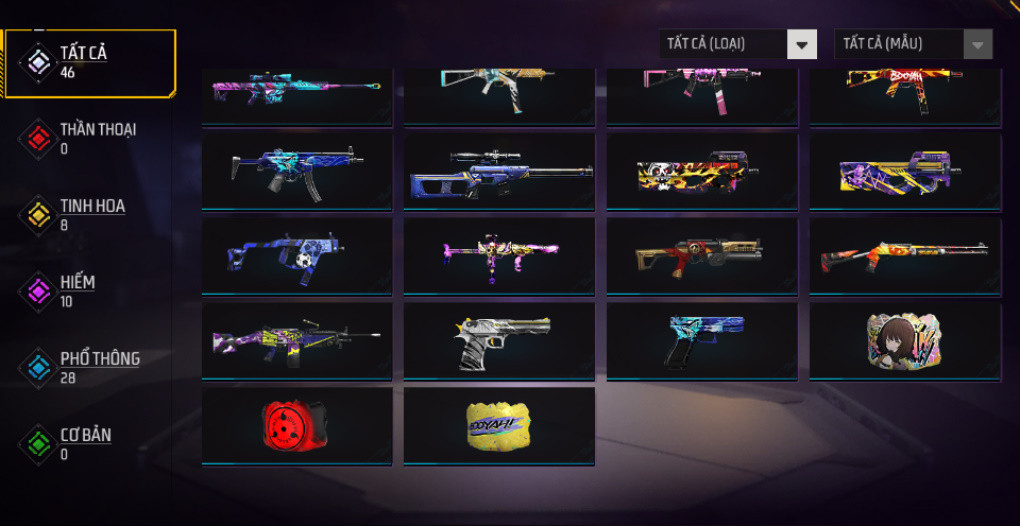Select the blue scoped sniper rifle skin
The width and height of the screenshot is (1020, 526).
click(499, 172)
